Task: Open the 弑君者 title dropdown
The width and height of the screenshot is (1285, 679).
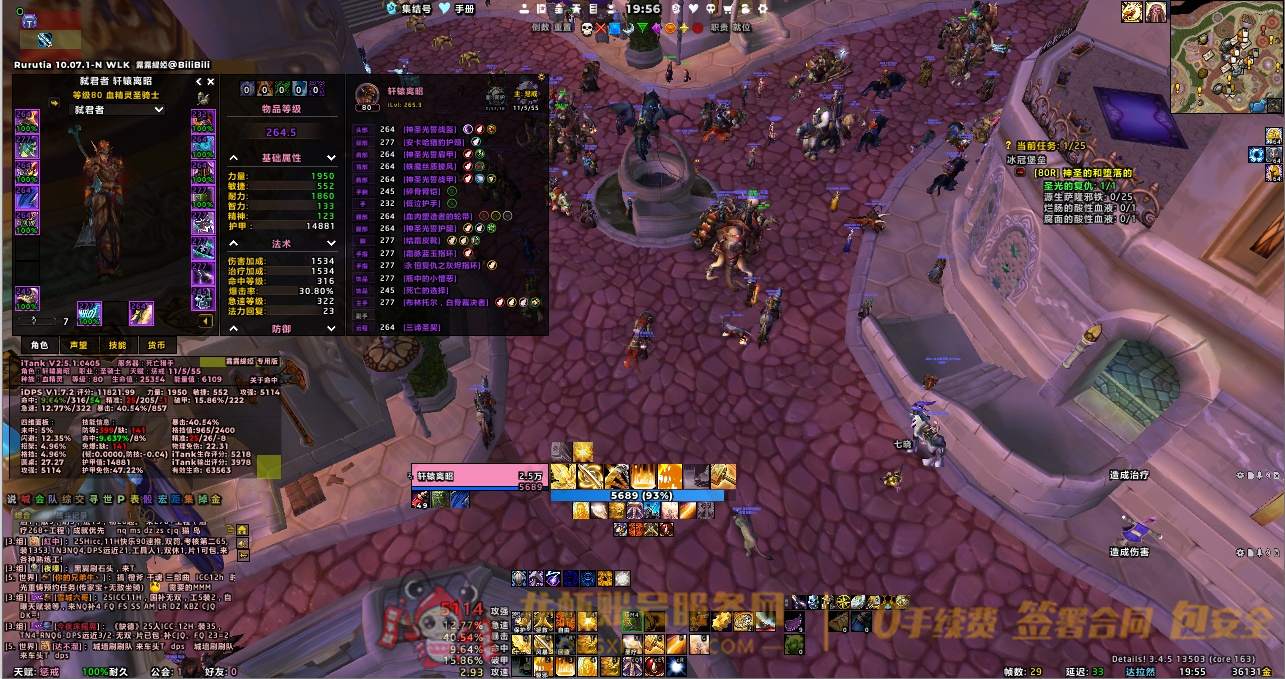Action: (x=120, y=110)
